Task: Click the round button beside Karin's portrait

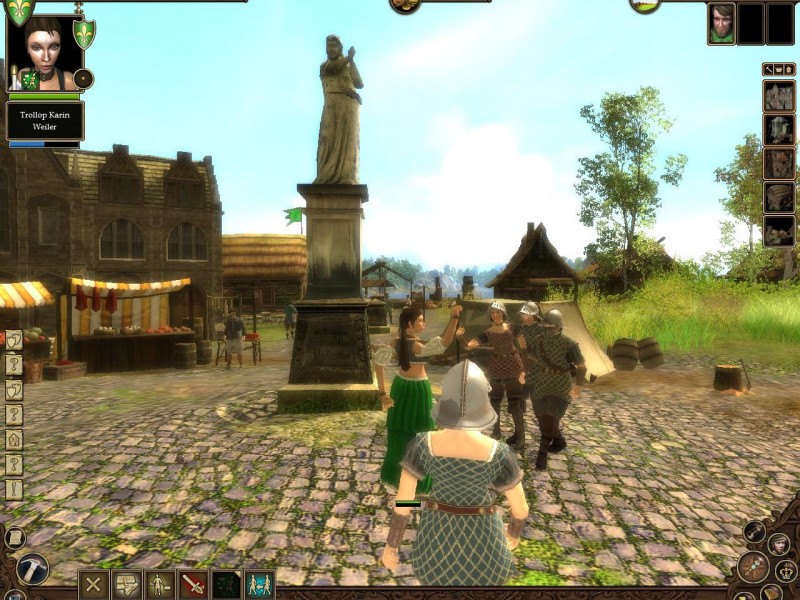Action: tap(84, 79)
